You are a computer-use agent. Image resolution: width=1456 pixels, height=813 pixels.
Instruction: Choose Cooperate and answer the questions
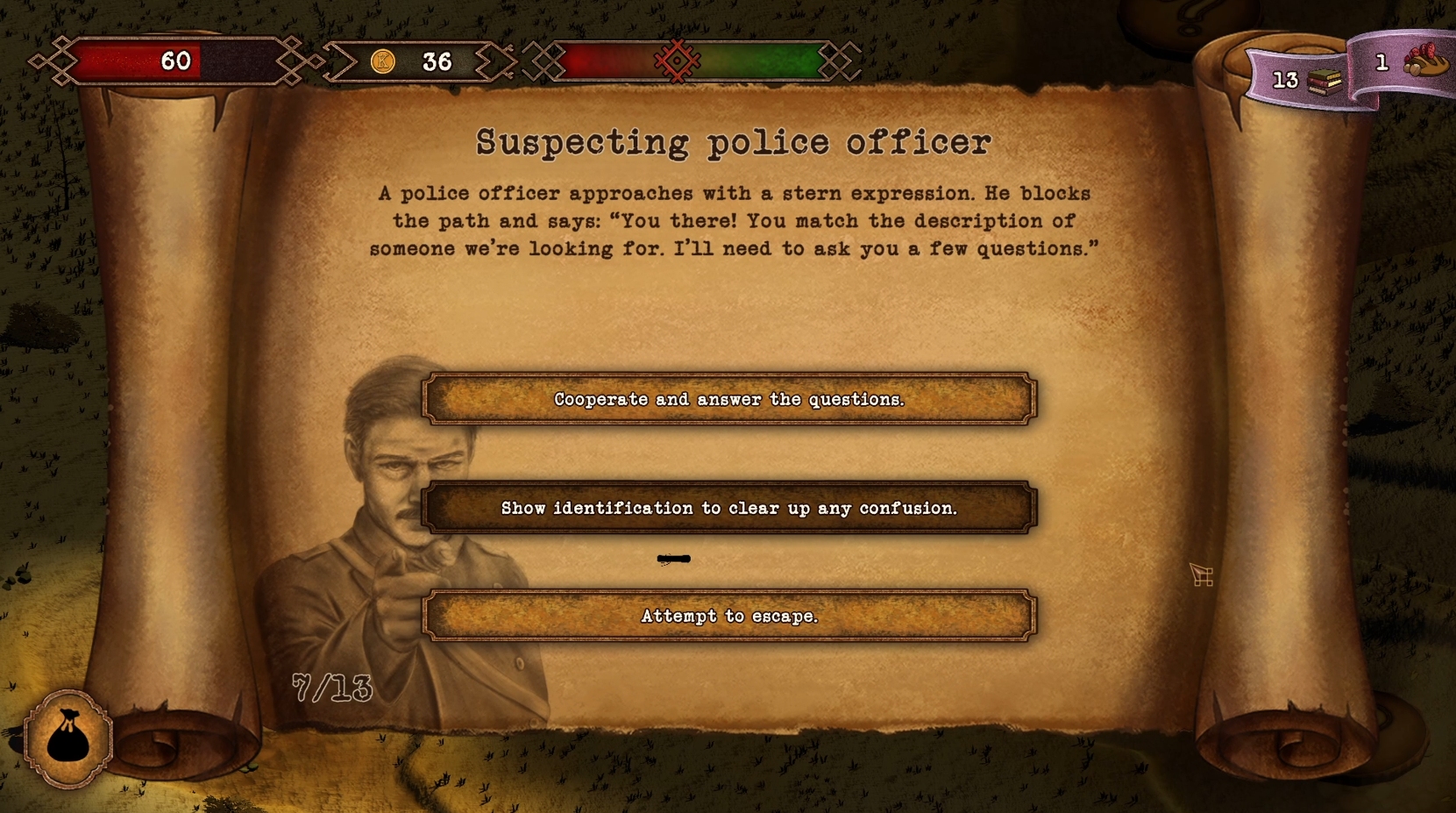[x=729, y=399]
